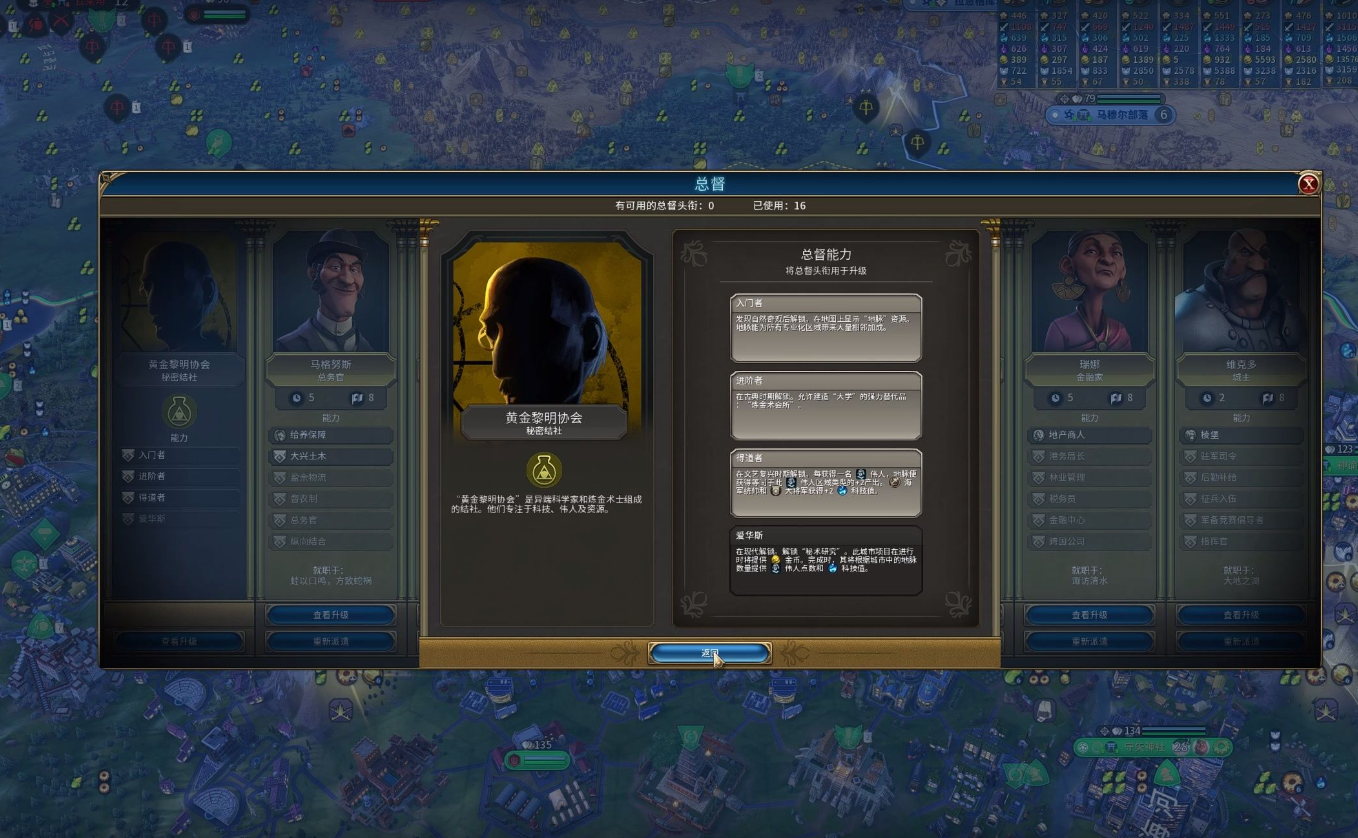Click 瑞娜's 地产商人 ability row
This screenshot has height=838, width=1358.
[x=1089, y=435]
